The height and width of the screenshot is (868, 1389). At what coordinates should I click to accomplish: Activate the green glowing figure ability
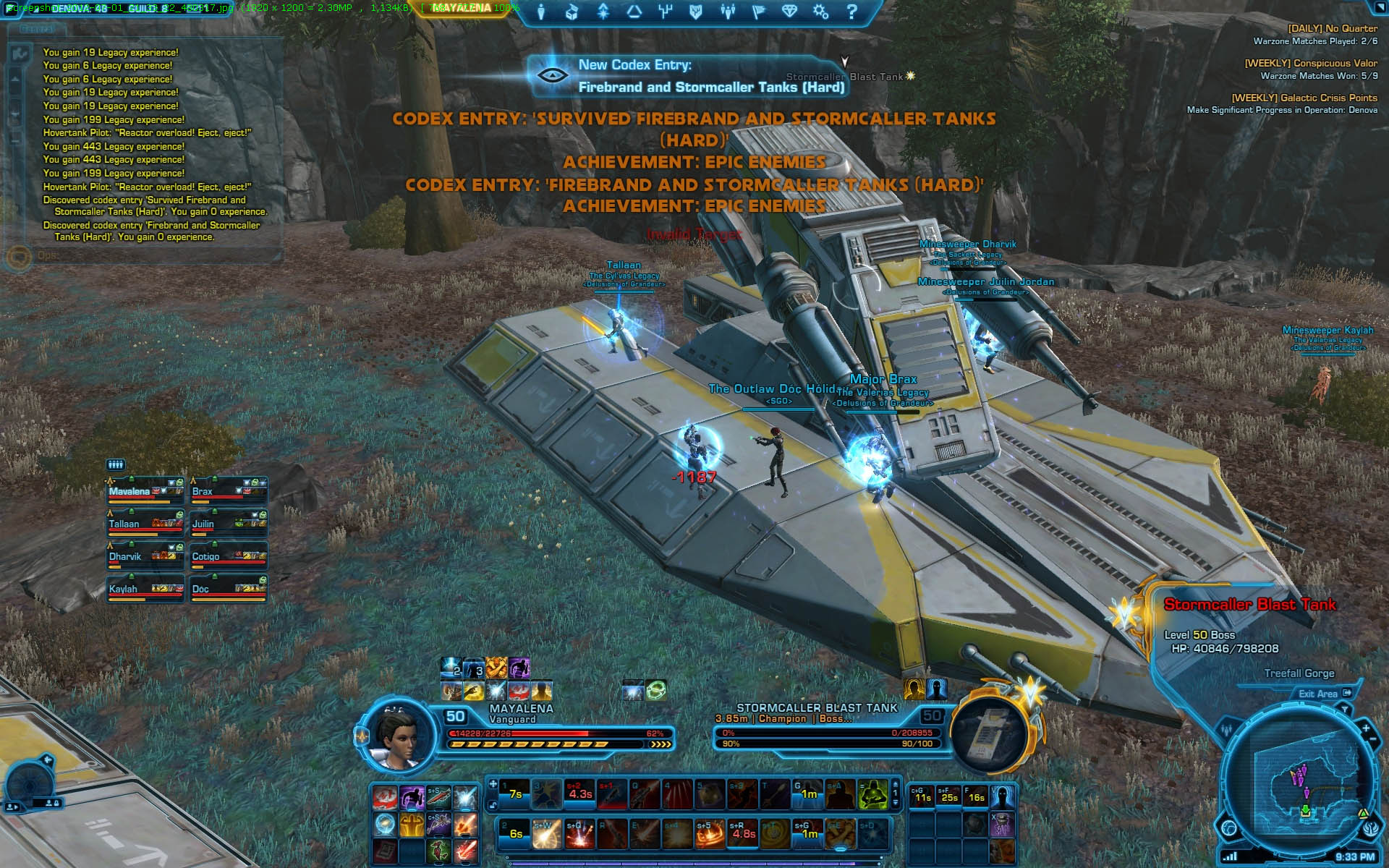pos(873,795)
